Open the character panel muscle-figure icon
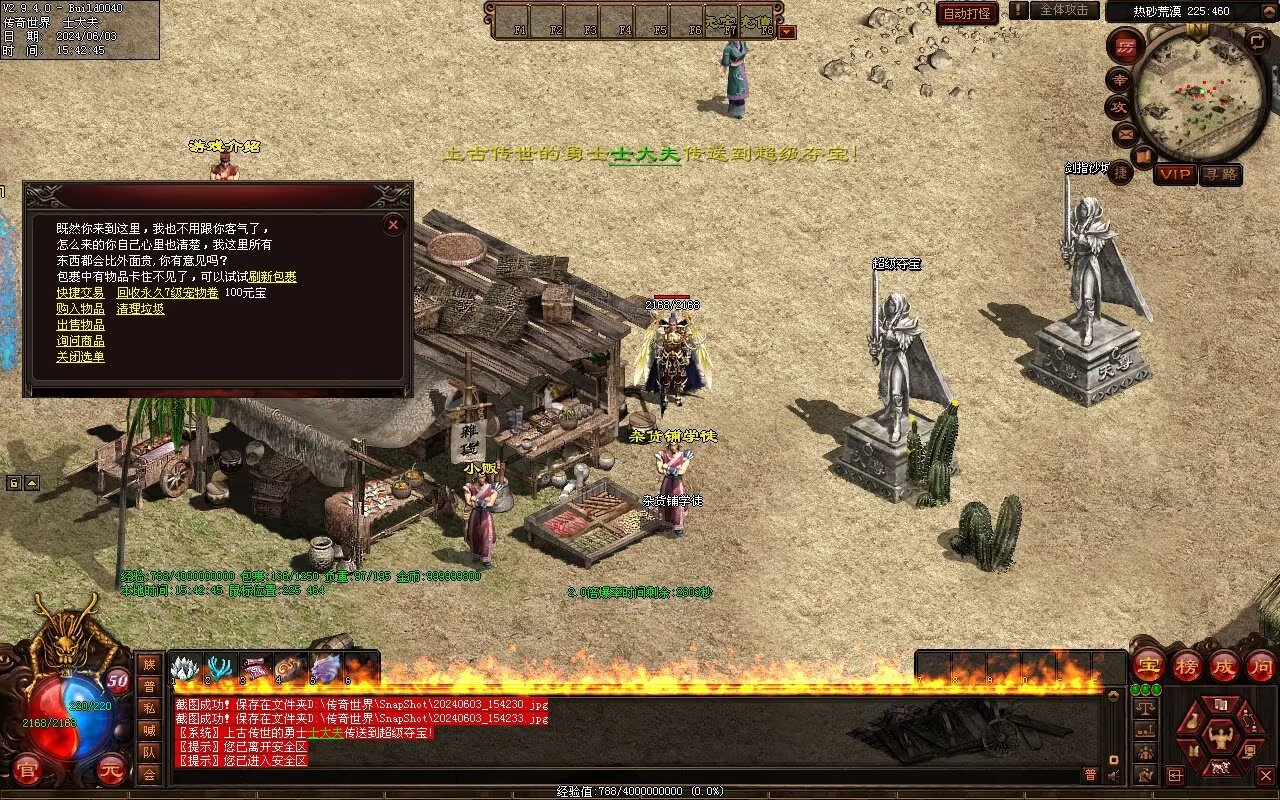 pyautogui.click(x=1219, y=738)
